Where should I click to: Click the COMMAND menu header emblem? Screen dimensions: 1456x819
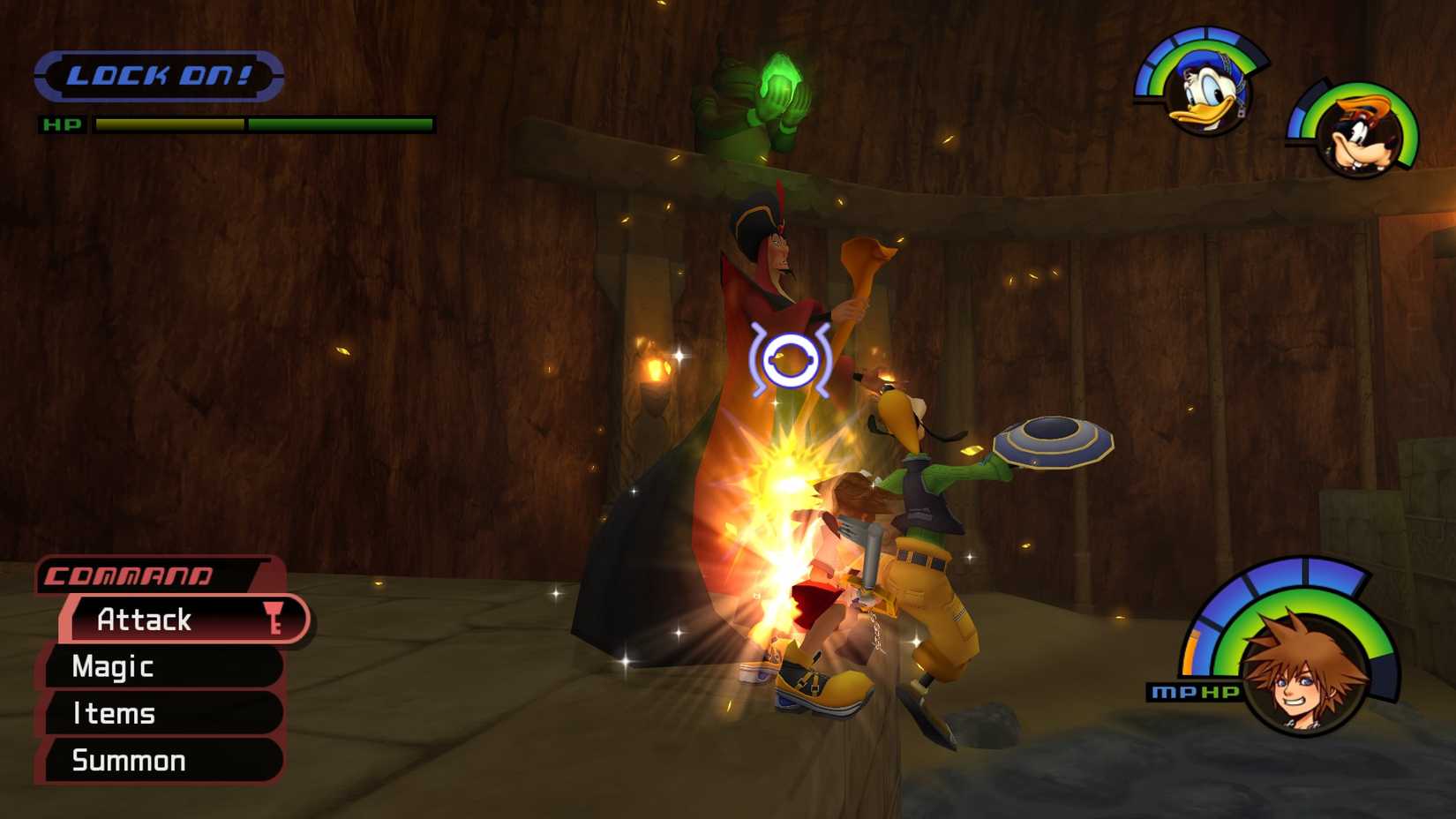coord(130,575)
